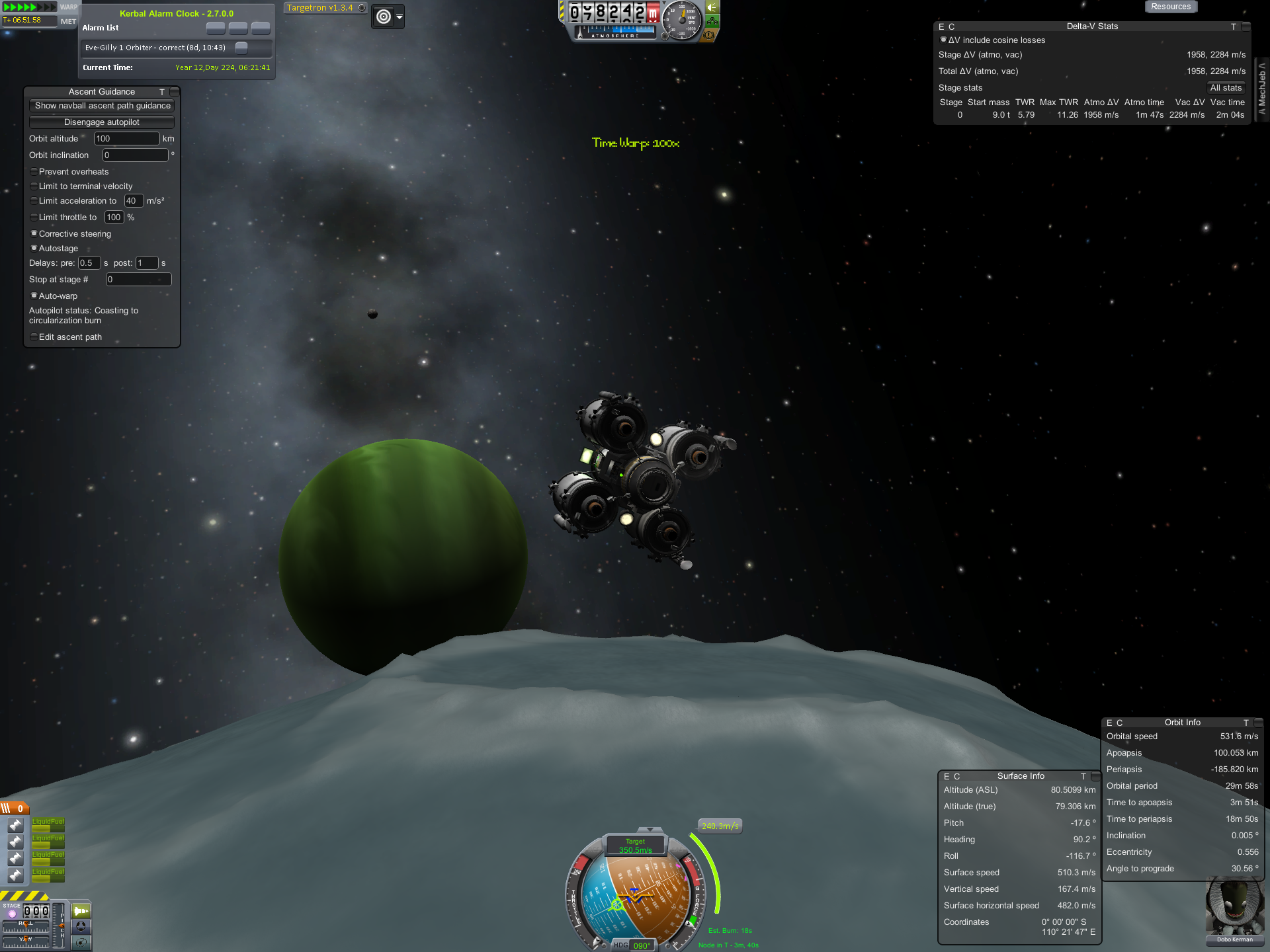
Task: Toggle the lights button near the altimeter
Action: point(712,7)
